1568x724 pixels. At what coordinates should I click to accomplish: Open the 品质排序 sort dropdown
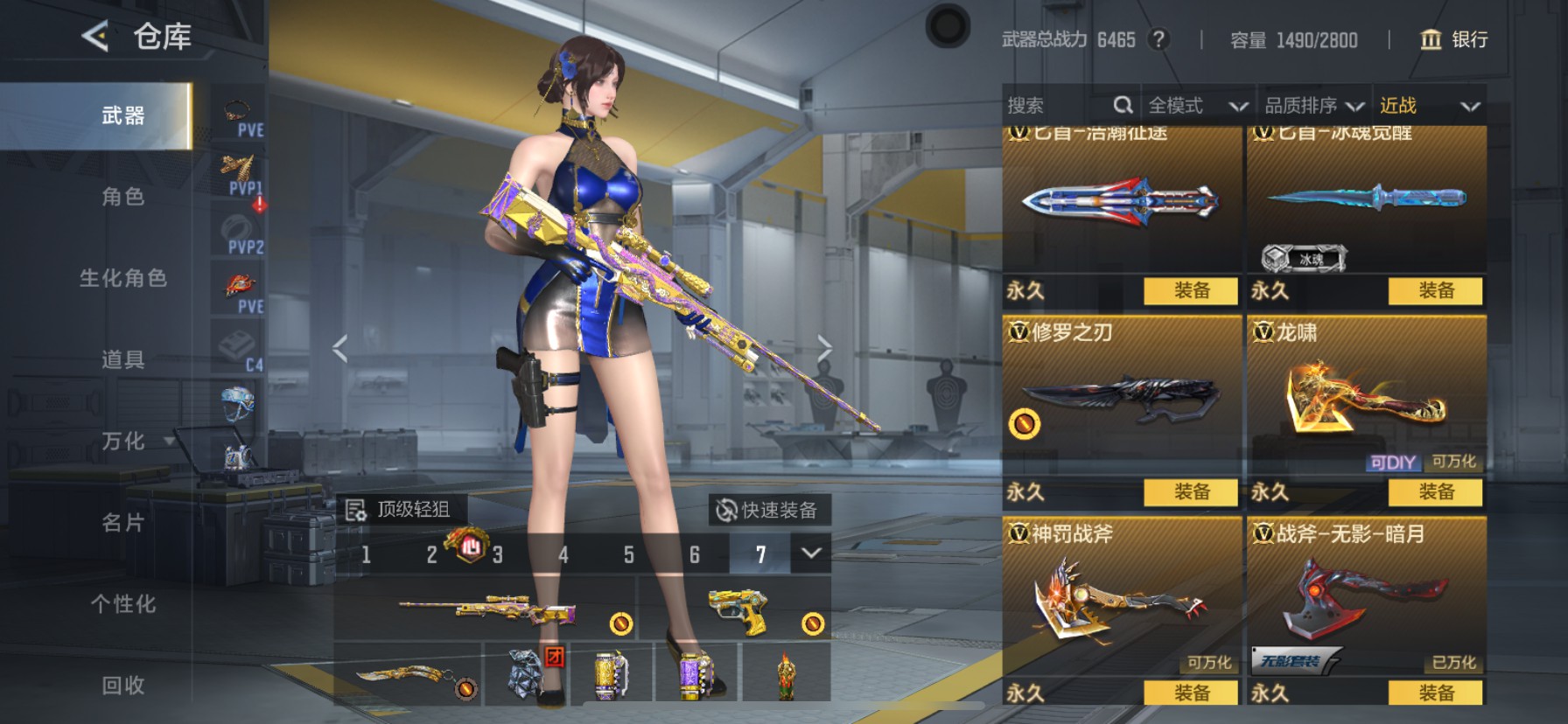pyautogui.click(x=1313, y=106)
